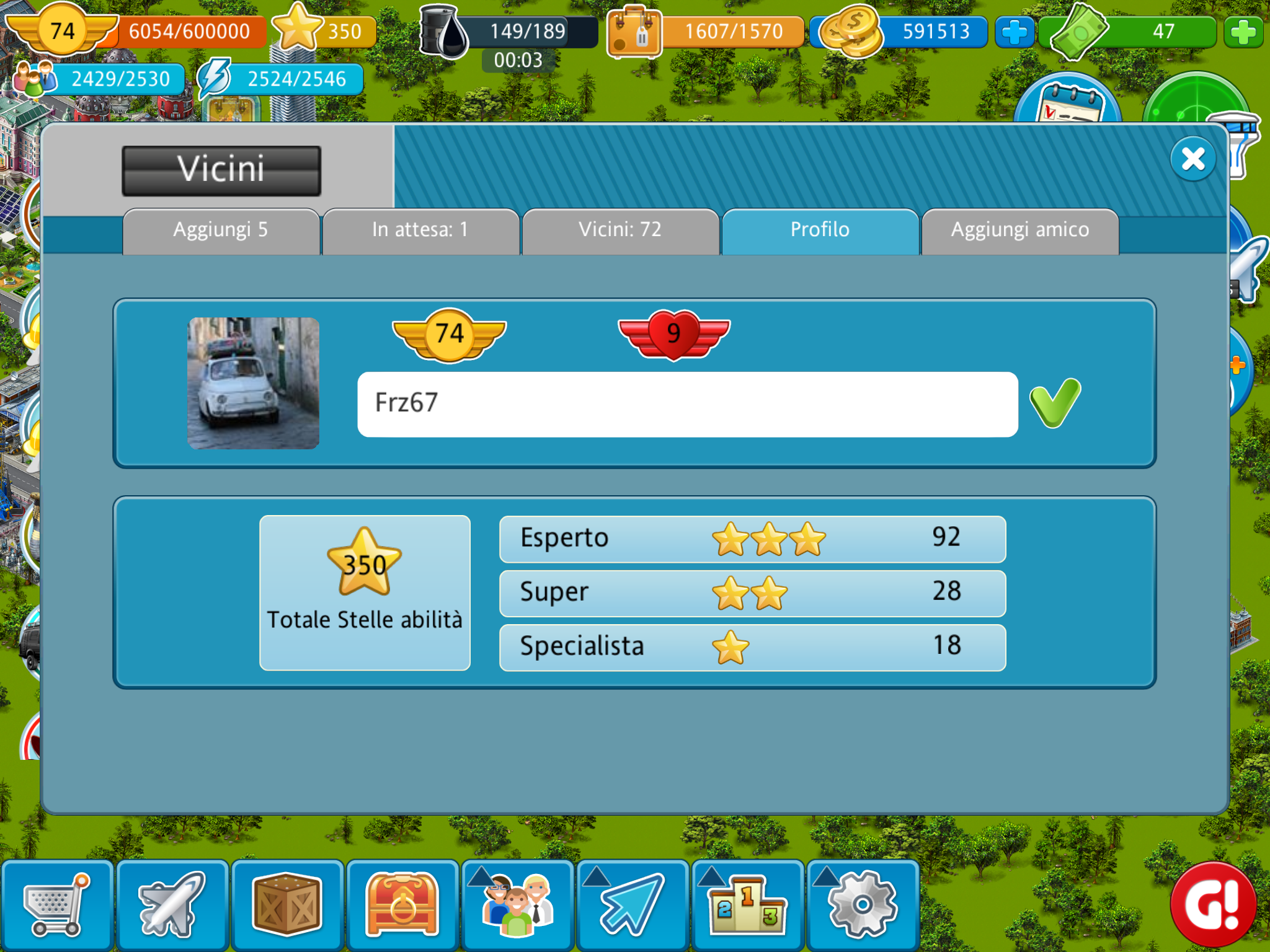Click the Frz67 name input field

tap(687, 404)
